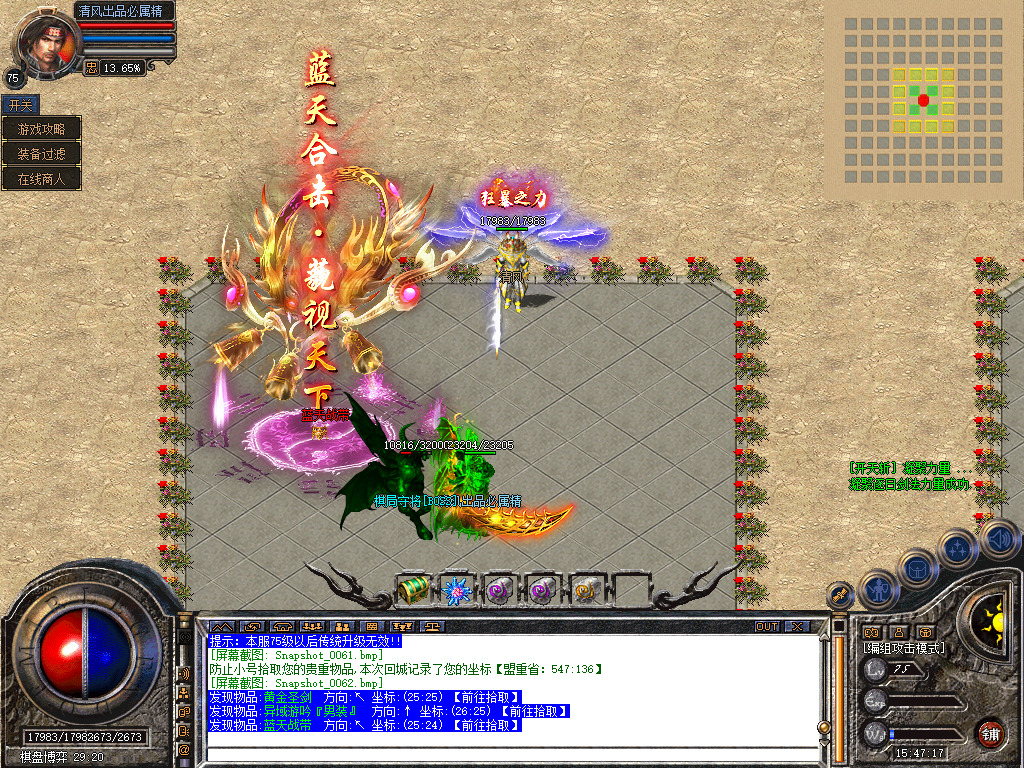
Task: Use the blue starburst item in hotbar
Action: pyautogui.click(x=456, y=591)
